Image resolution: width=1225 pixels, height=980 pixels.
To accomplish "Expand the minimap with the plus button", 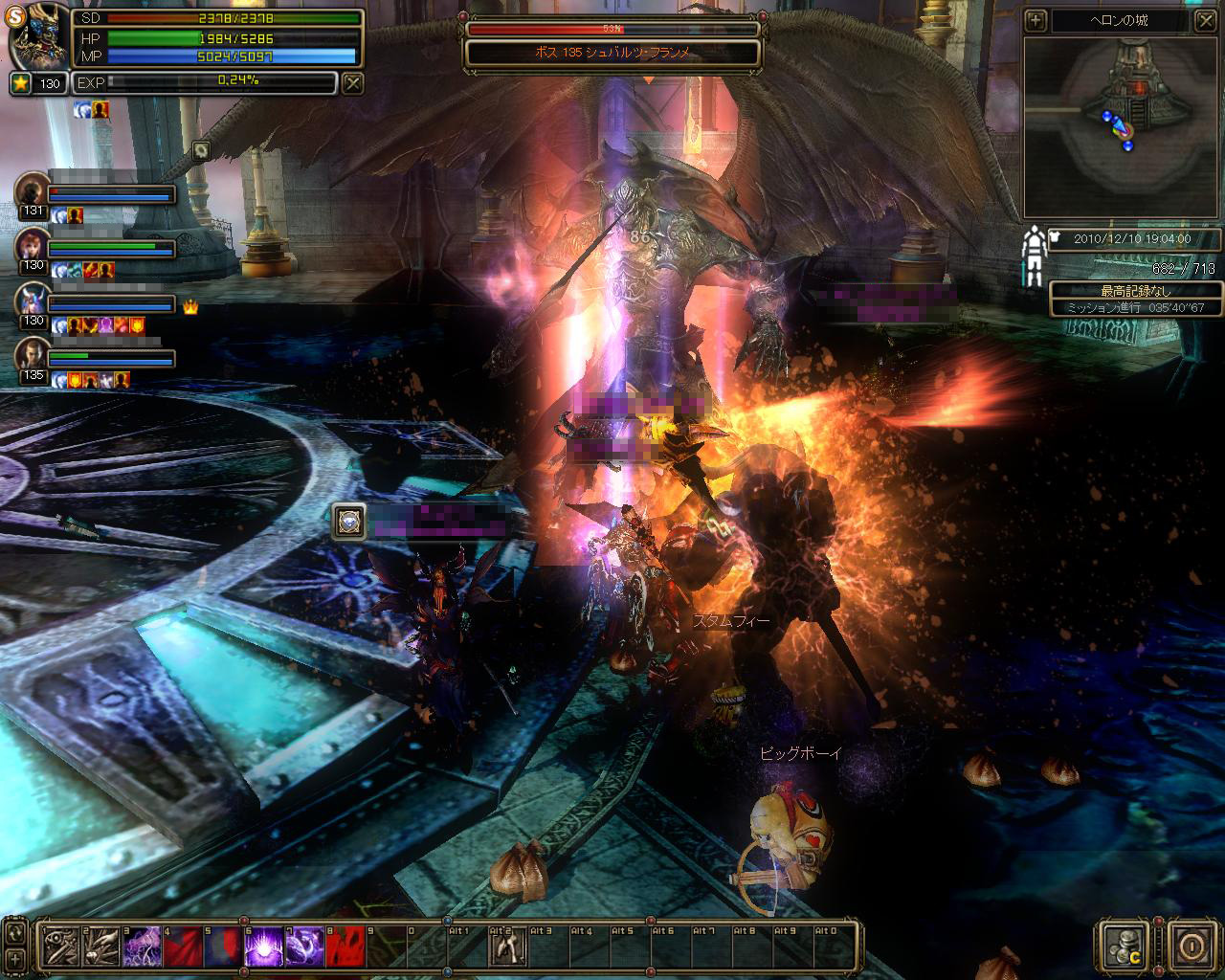I will (1036, 20).
